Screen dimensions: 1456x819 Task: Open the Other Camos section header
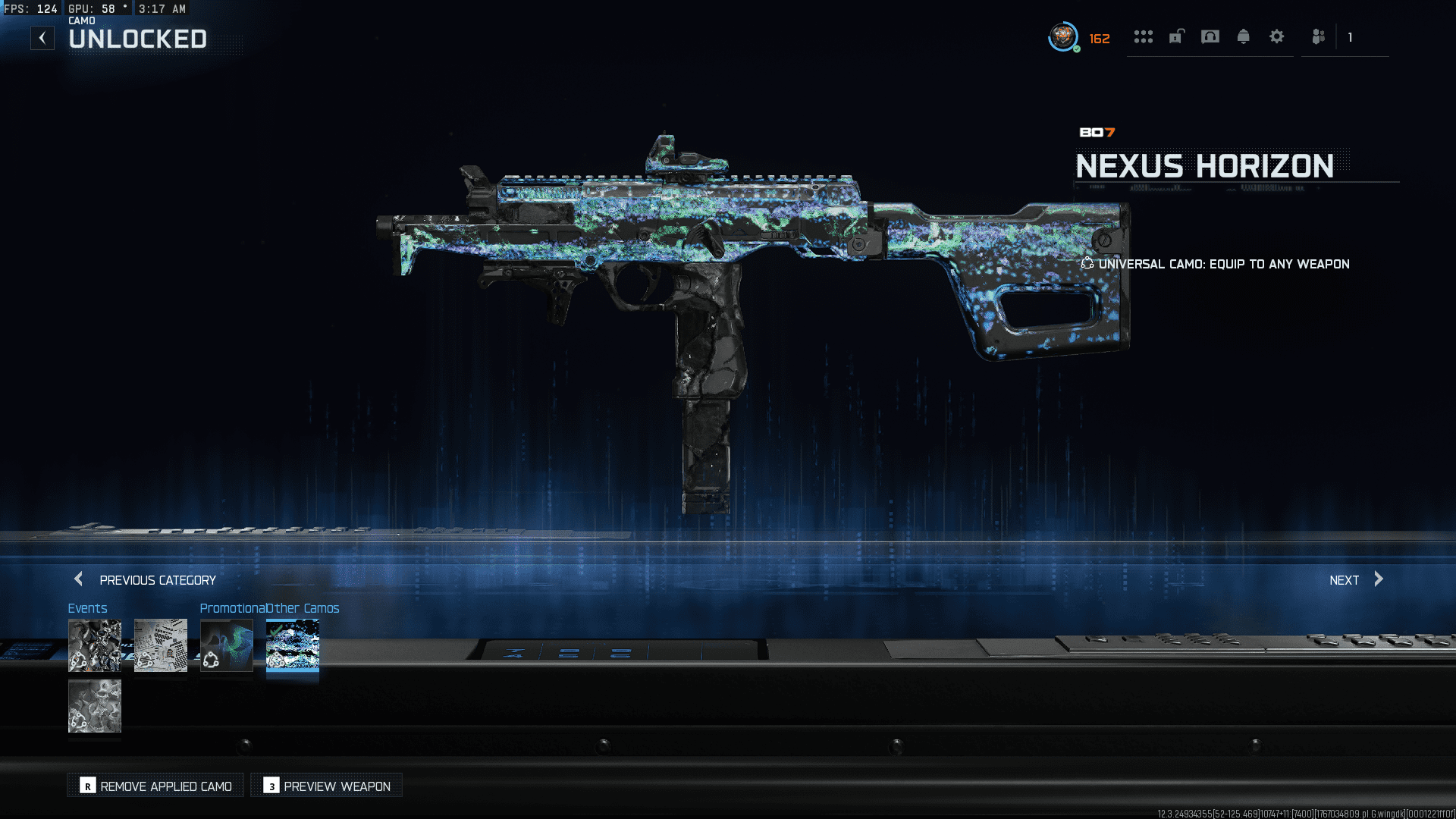tap(302, 607)
